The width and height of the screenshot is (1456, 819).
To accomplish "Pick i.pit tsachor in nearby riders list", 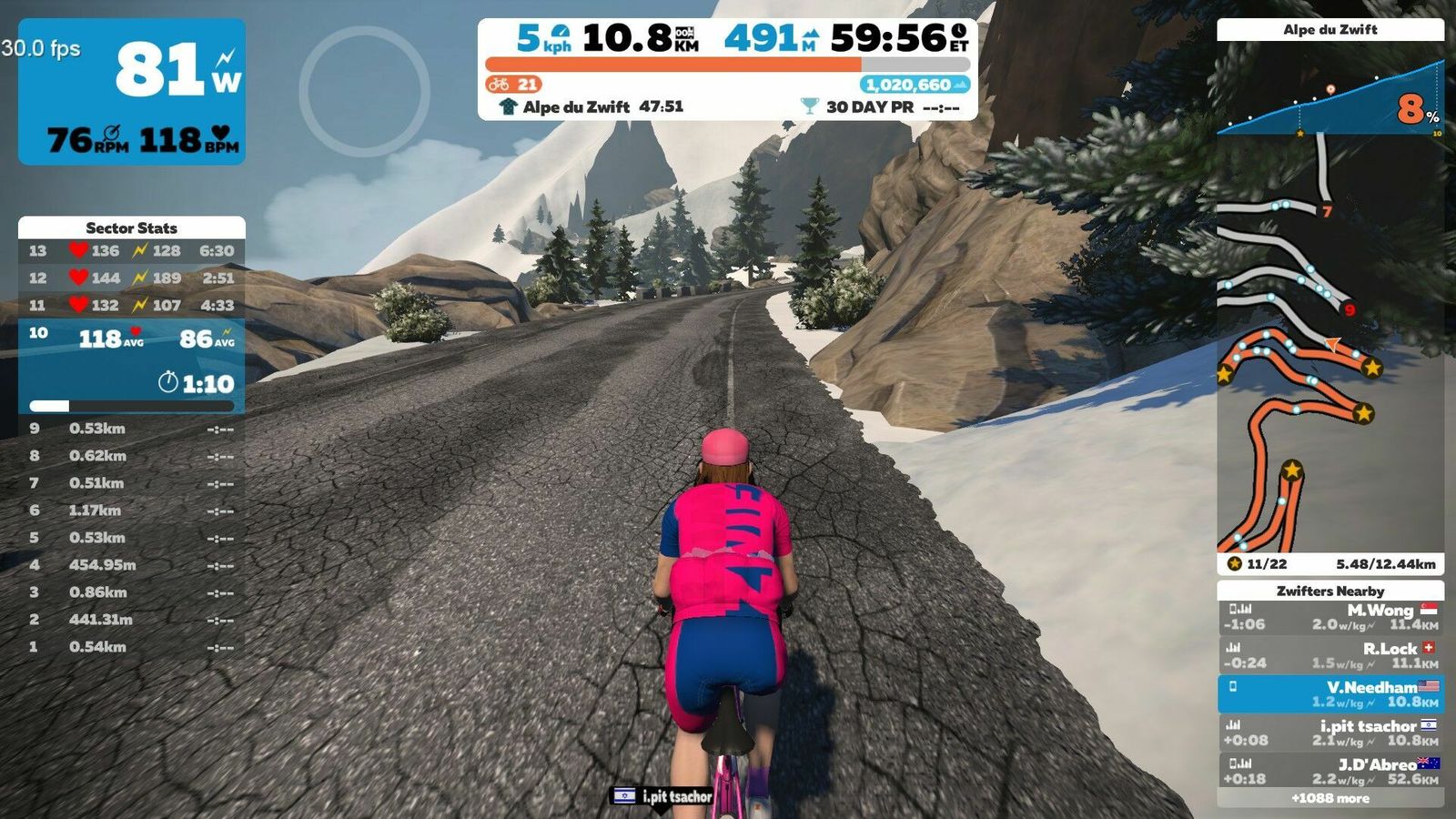I will click(1330, 733).
